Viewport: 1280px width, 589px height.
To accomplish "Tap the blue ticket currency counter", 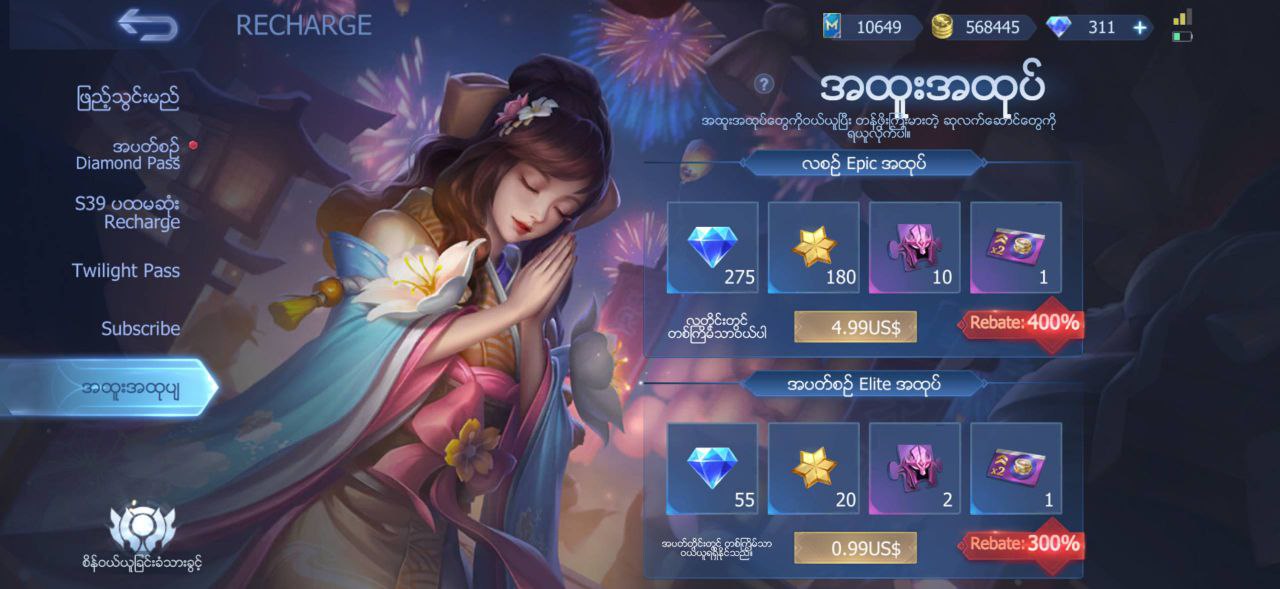I will click(863, 28).
